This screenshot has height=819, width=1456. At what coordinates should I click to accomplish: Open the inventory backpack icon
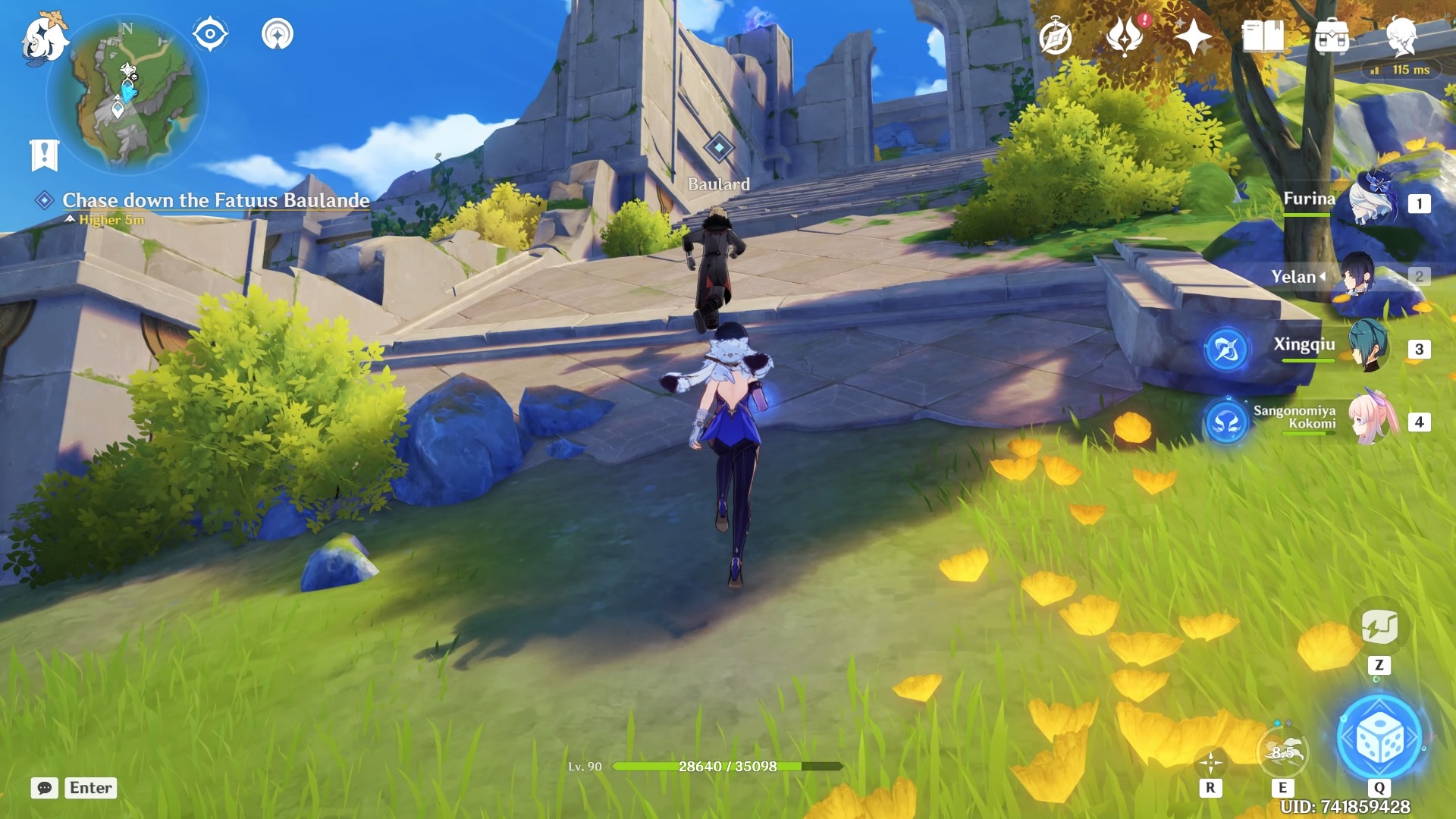click(1332, 36)
